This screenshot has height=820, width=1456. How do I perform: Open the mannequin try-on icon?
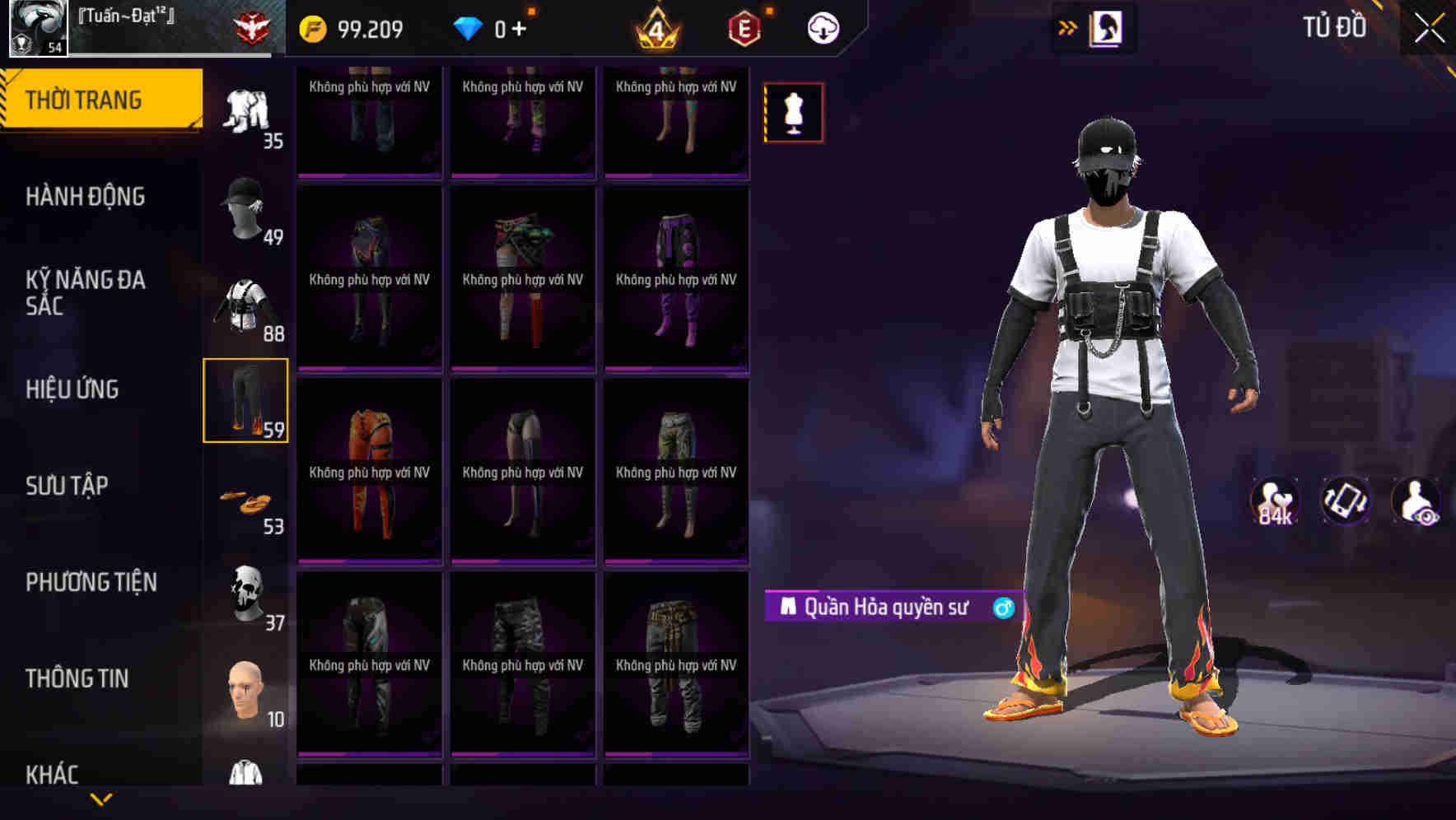[x=793, y=112]
